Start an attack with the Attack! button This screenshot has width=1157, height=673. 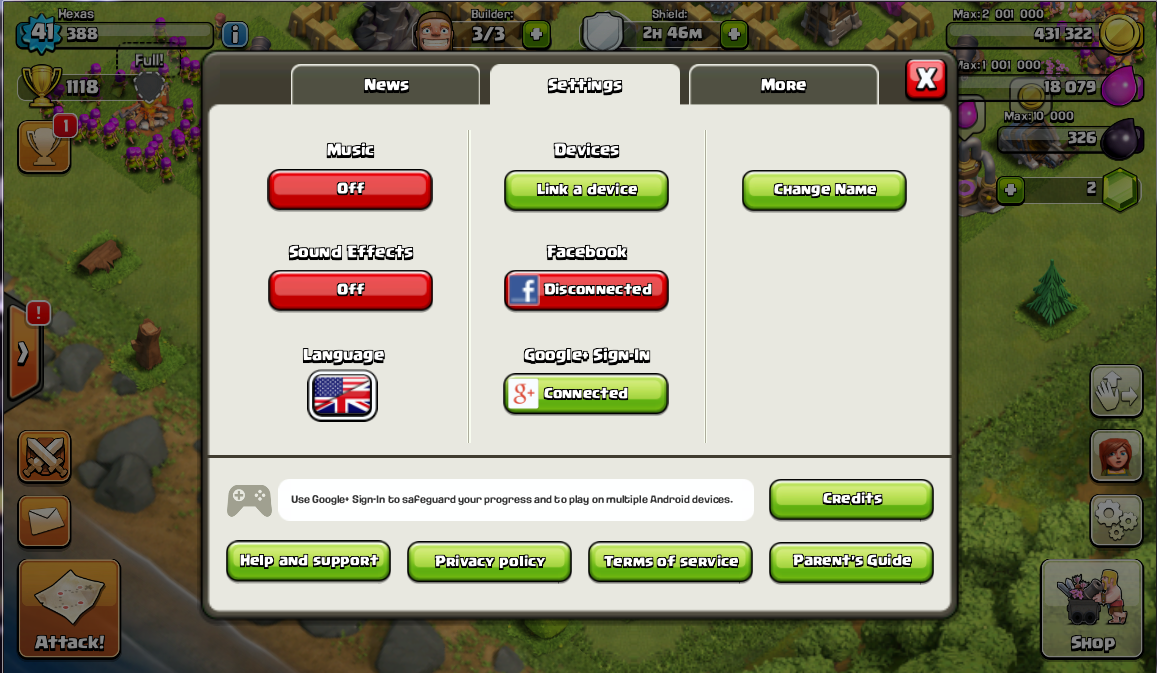coord(69,609)
